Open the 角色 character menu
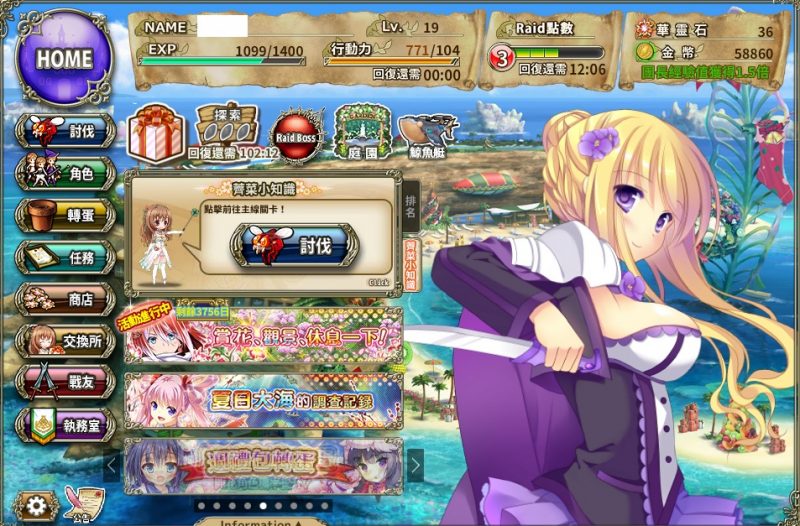 coord(64,173)
